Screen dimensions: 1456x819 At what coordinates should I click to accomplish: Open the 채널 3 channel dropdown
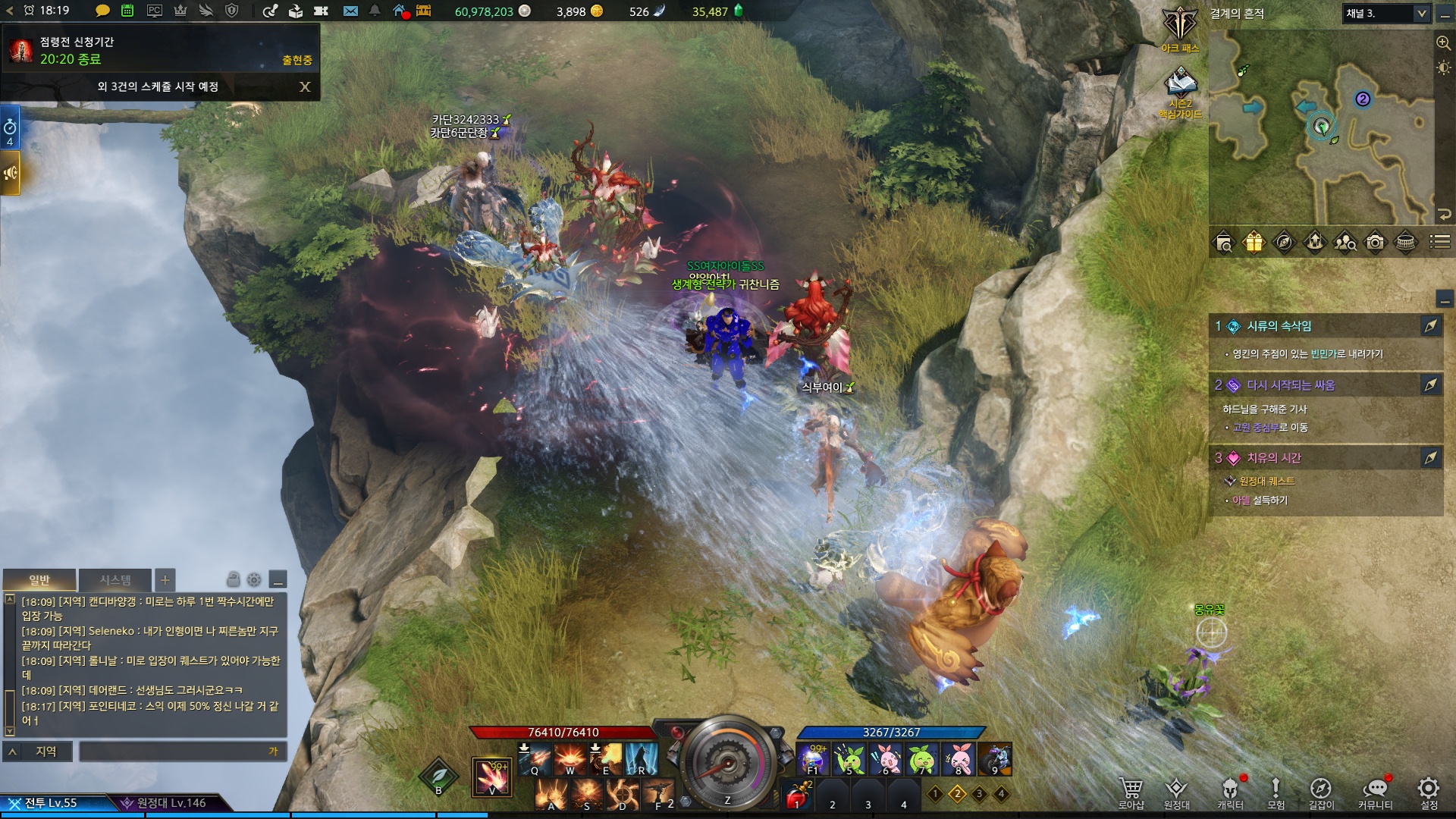point(1386,14)
